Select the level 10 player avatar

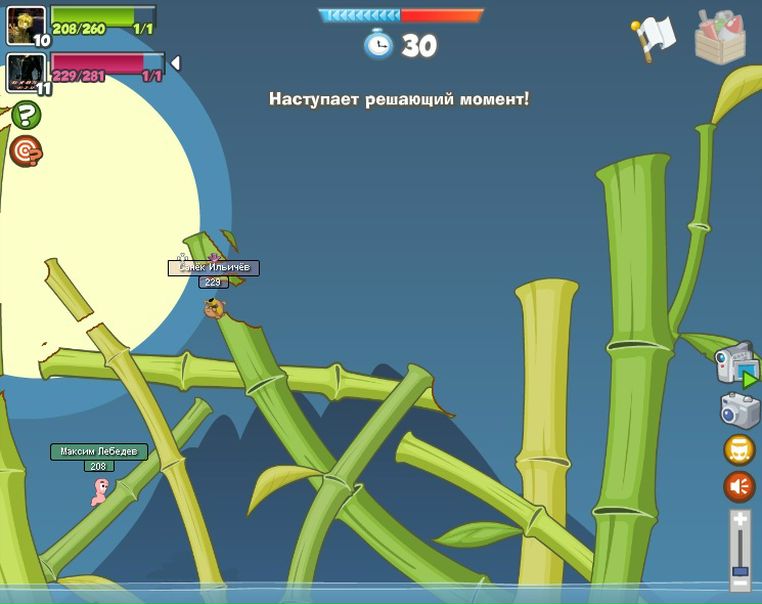[26, 25]
